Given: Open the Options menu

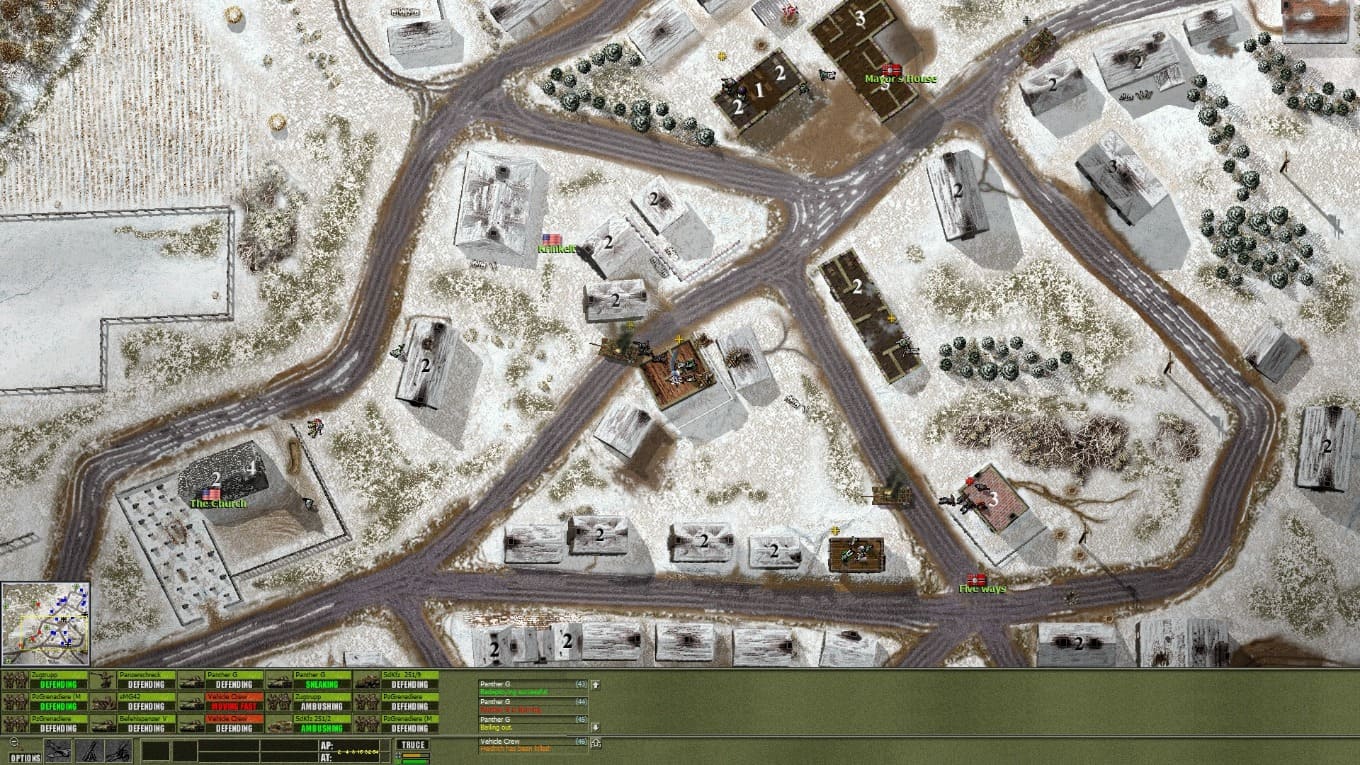Looking at the screenshot, I should pos(26,757).
